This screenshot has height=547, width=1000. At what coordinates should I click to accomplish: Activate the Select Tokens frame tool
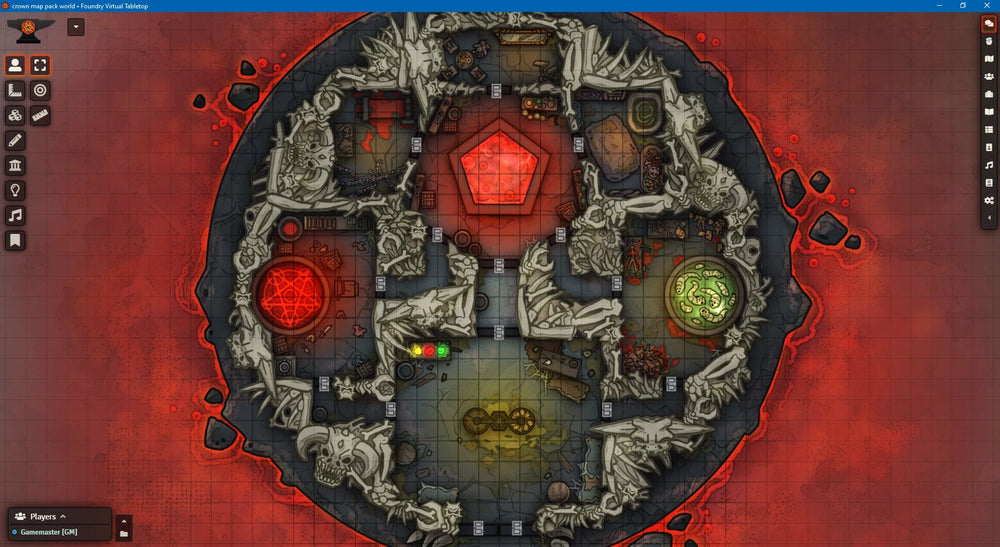point(40,66)
